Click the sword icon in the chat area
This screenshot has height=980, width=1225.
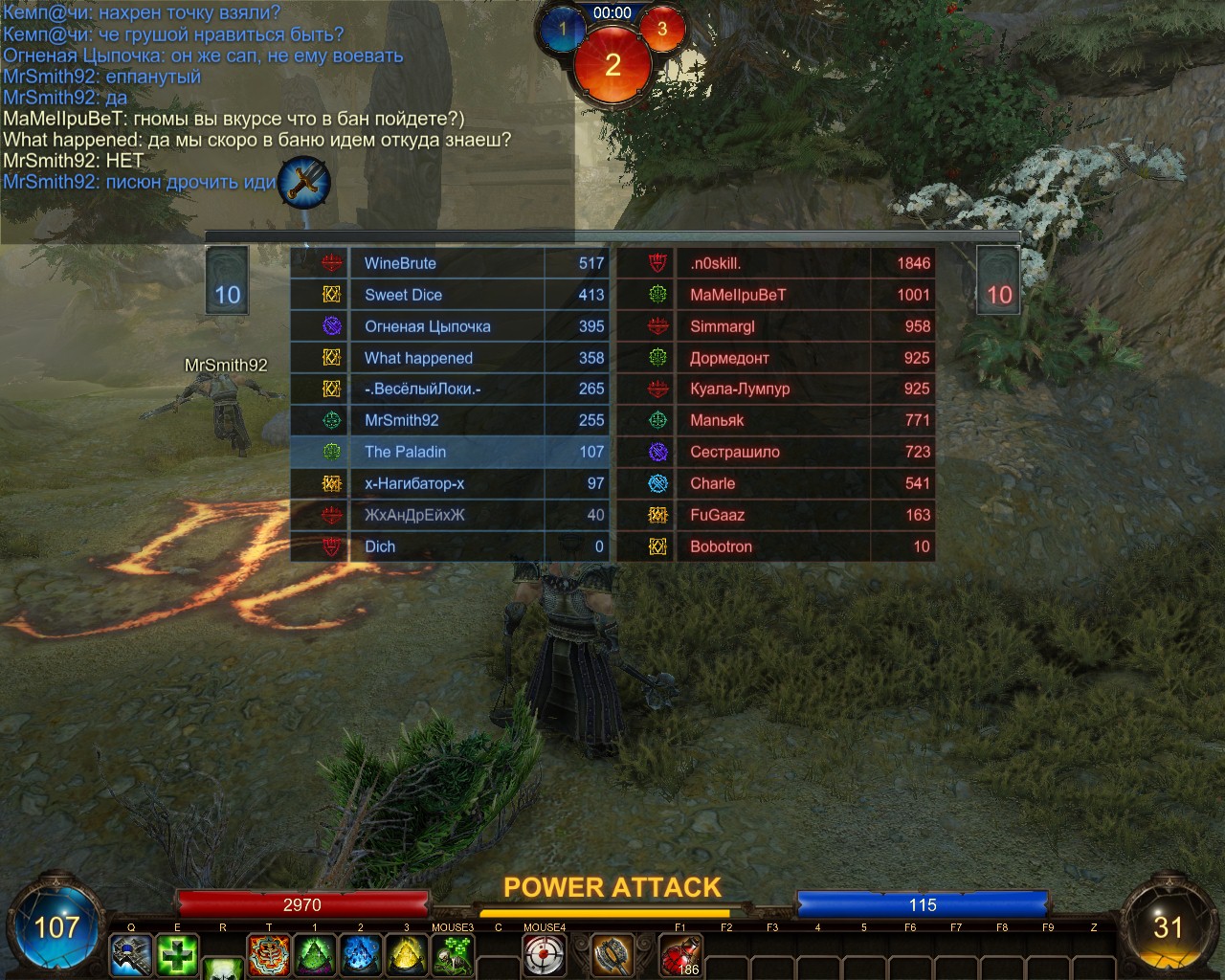click(304, 182)
